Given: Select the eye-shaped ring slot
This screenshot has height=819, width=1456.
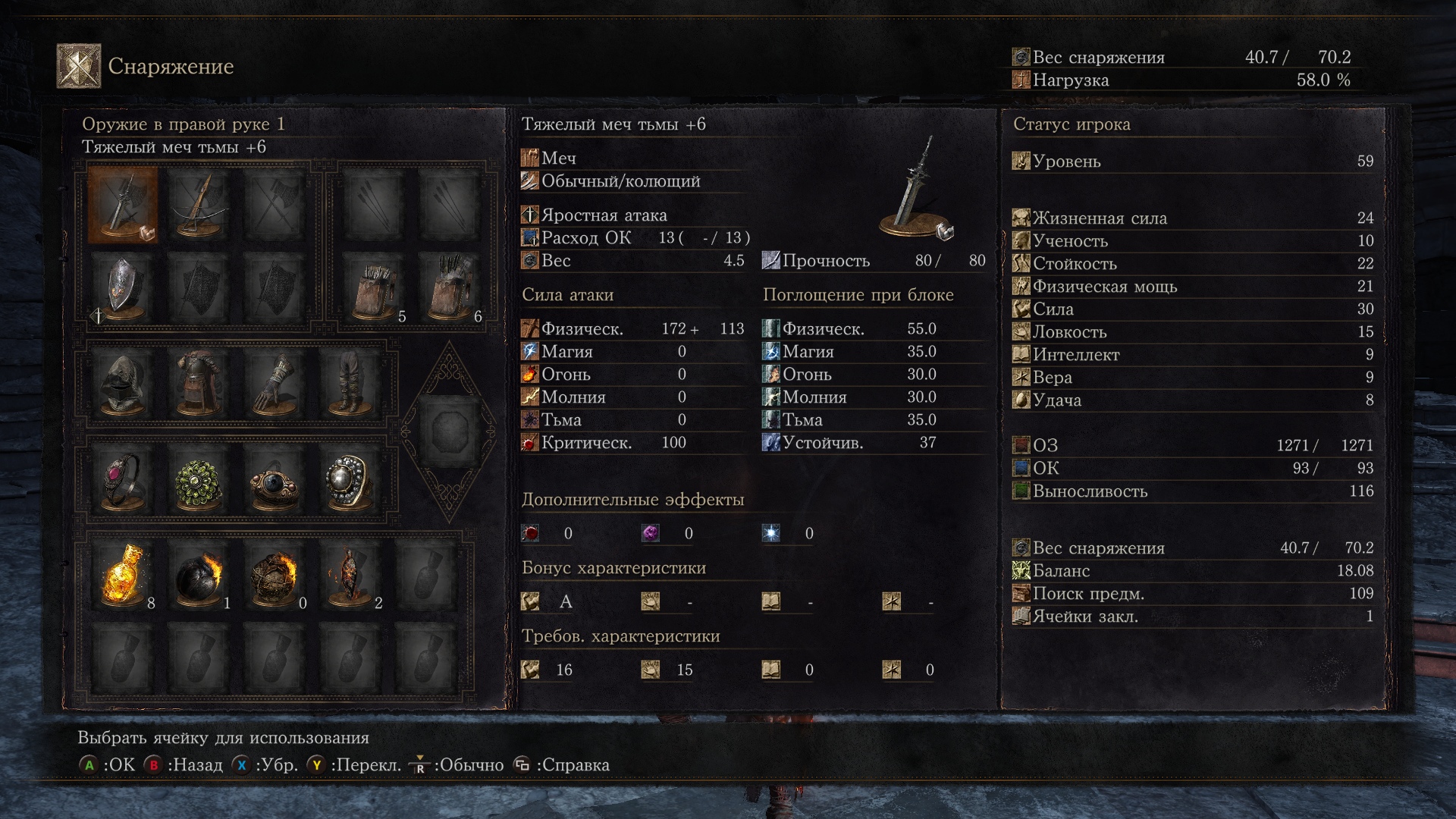Looking at the screenshot, I should point(275,482).
